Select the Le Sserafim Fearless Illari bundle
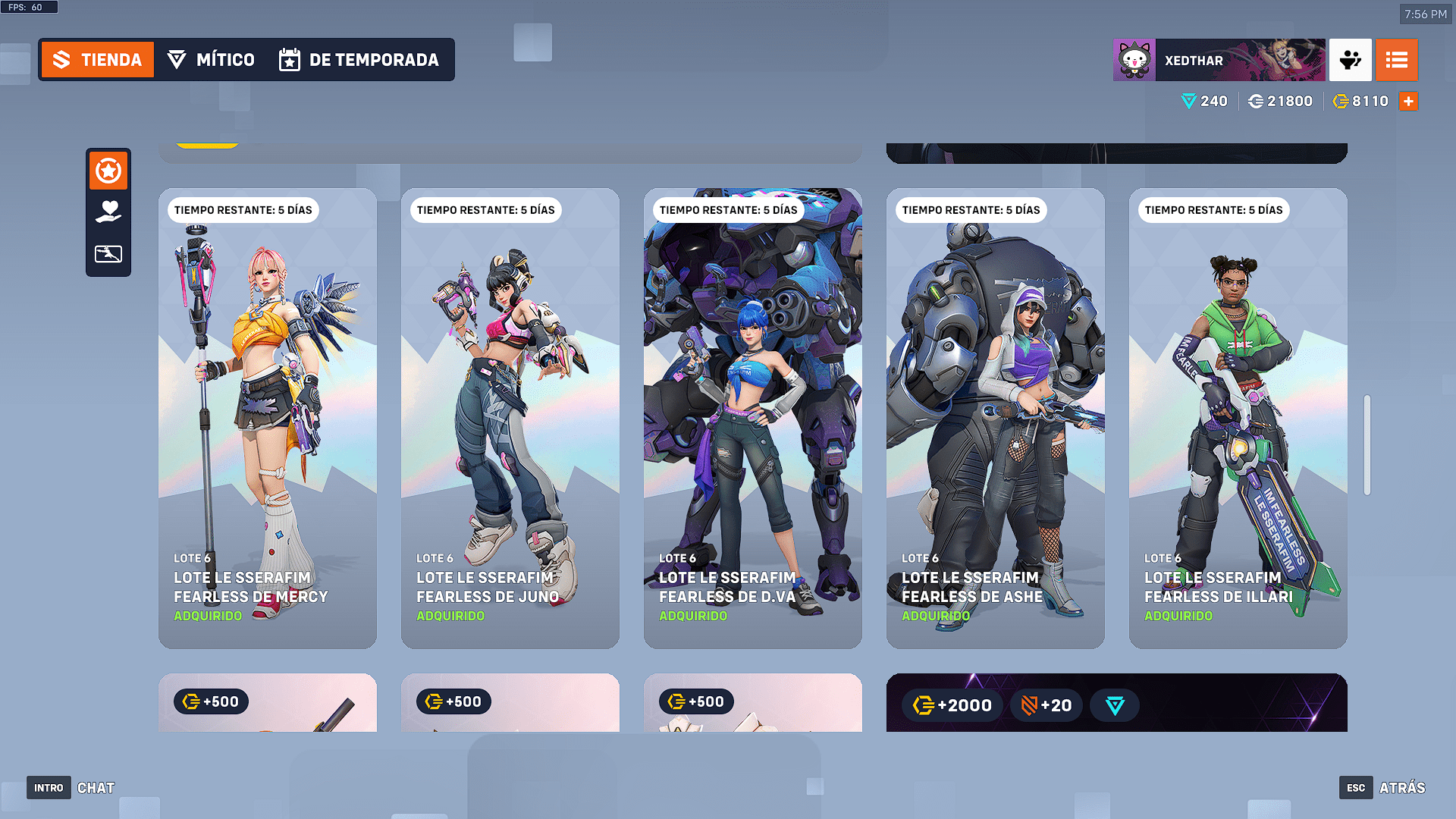The width and height of the screenshot is (1456, 819). click(x=1238, y=418)
